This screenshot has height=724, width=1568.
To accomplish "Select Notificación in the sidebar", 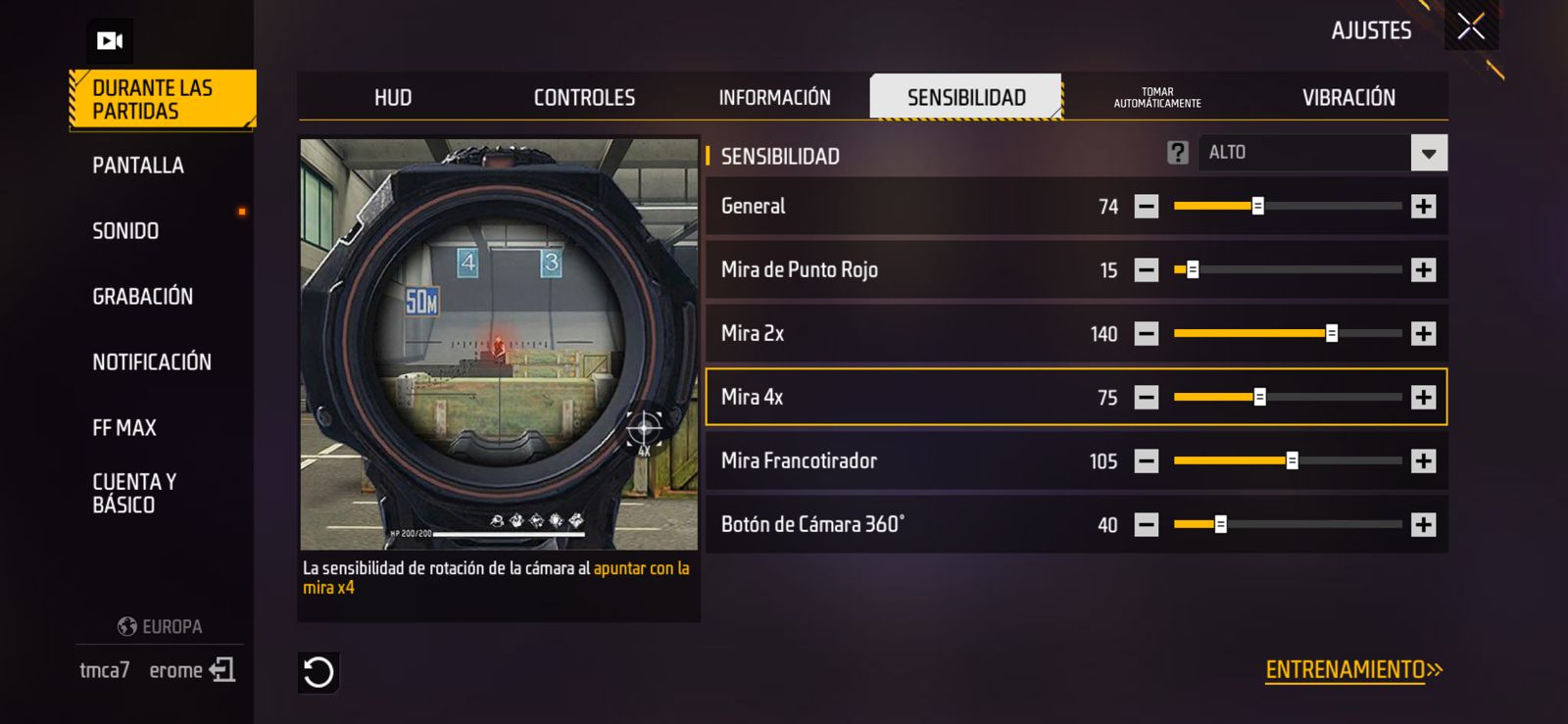I will click(152, 362).
